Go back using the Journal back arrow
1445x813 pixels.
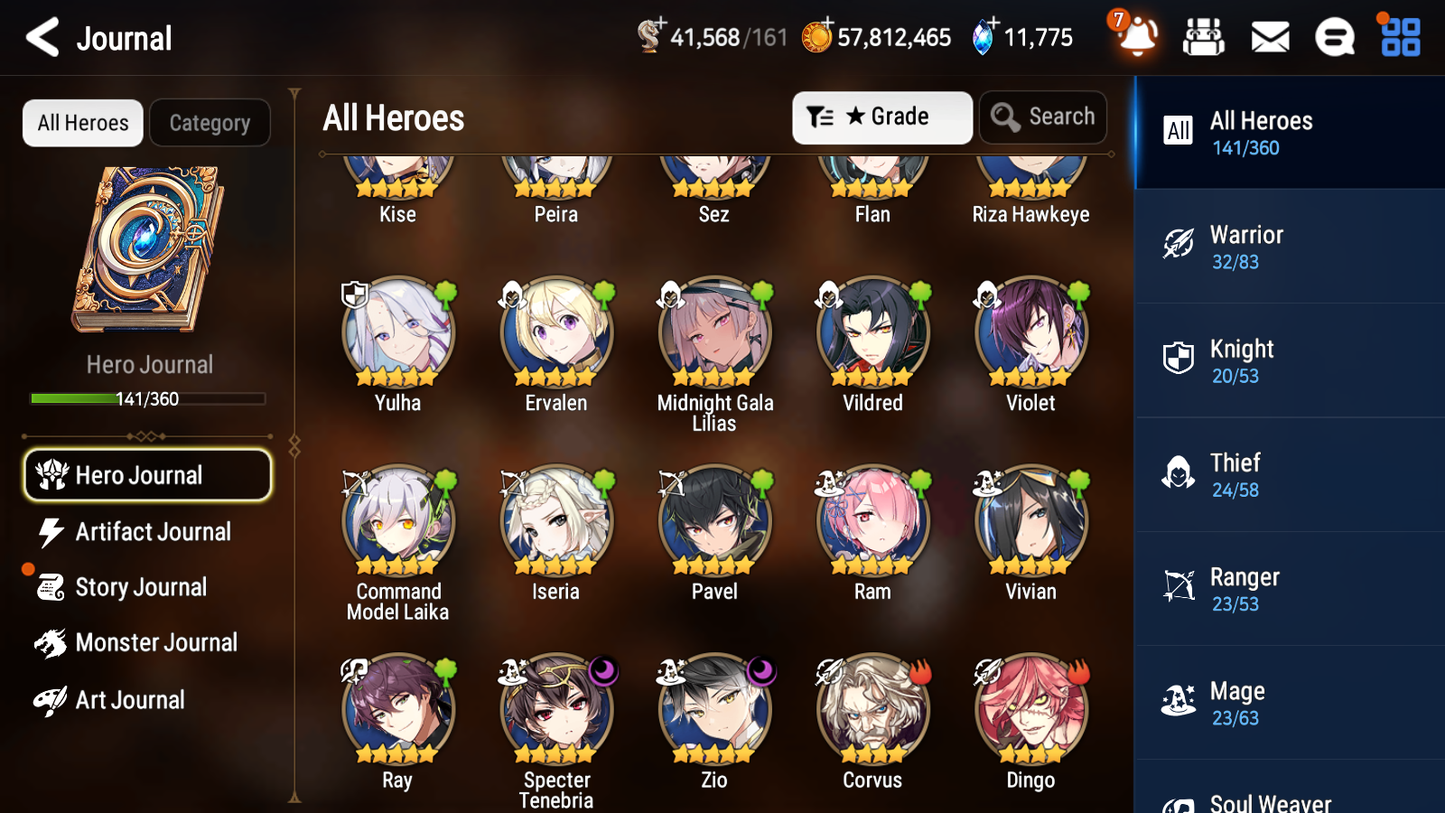[x=41, y=37]
